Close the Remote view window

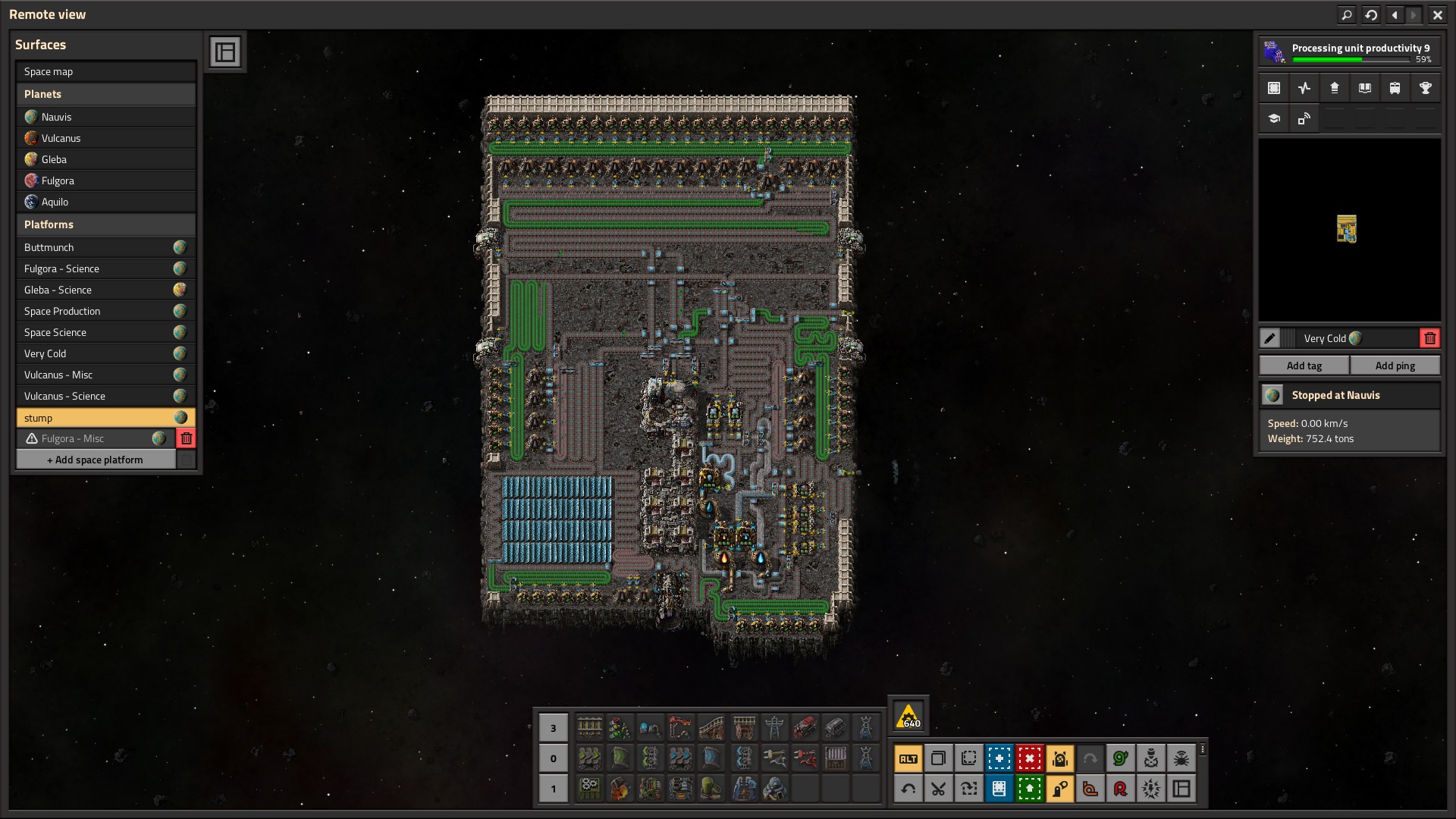1437,14
